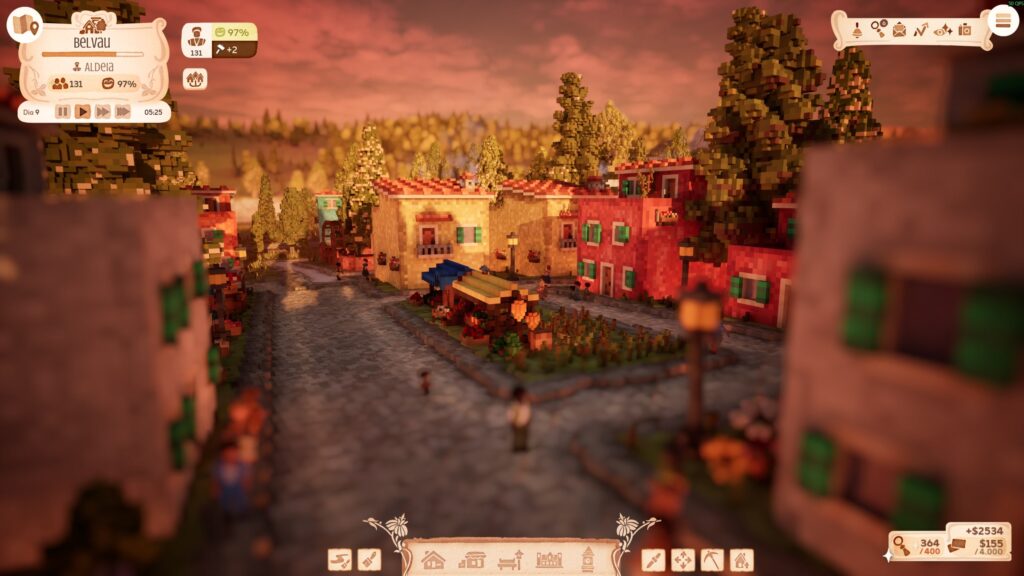Open the world map
This screenshot has height=576, width=1024.
pos(23,24)
